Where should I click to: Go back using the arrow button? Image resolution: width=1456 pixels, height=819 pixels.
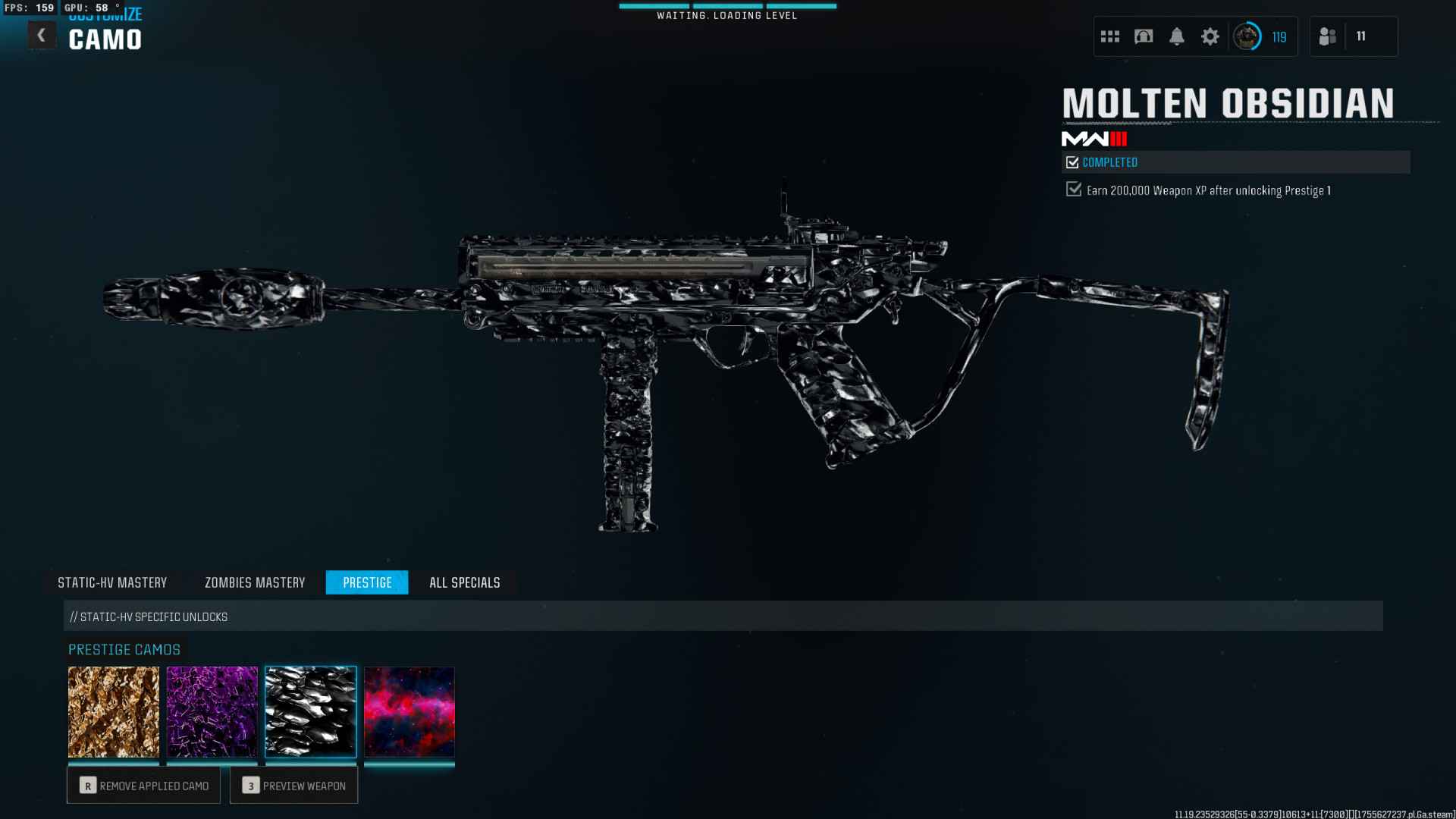tap(42, 35)
